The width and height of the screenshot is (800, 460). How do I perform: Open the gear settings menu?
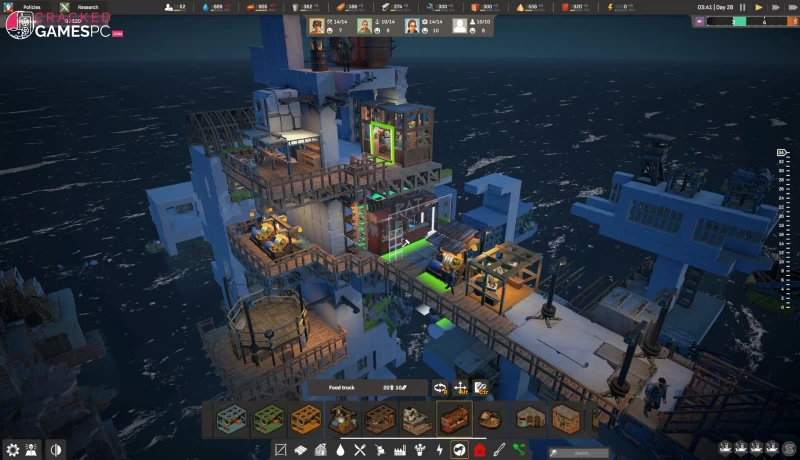tap(13, 450)
